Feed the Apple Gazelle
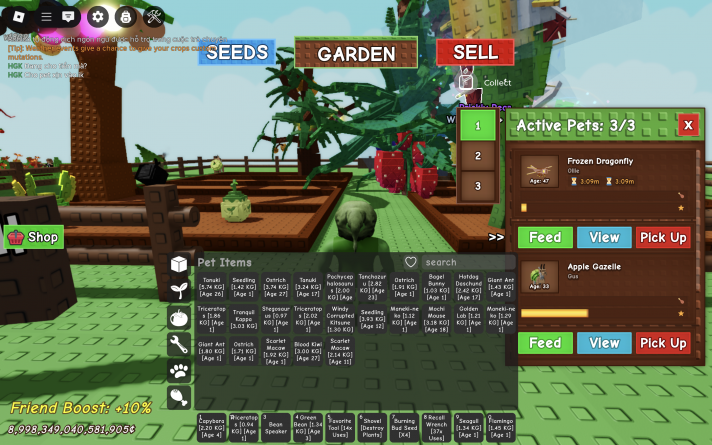The height and width of the screenshot is (445, 712). (545, 343)
